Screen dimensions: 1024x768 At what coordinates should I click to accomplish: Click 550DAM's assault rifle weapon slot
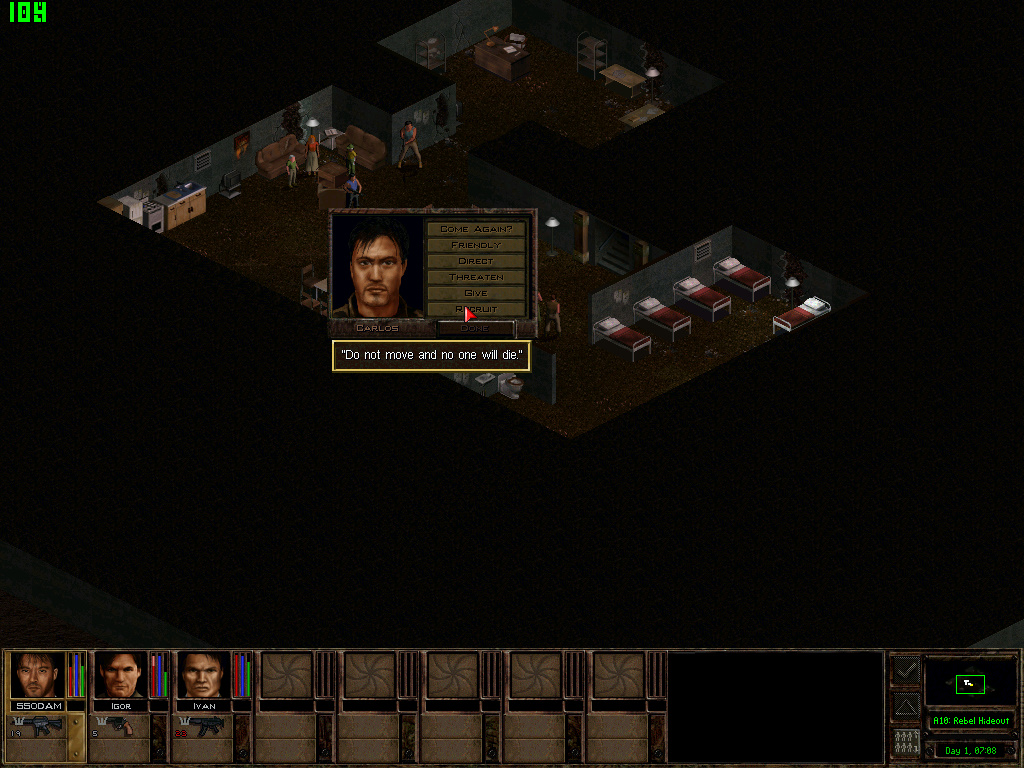pyautogui.click(x=37, y=727)
